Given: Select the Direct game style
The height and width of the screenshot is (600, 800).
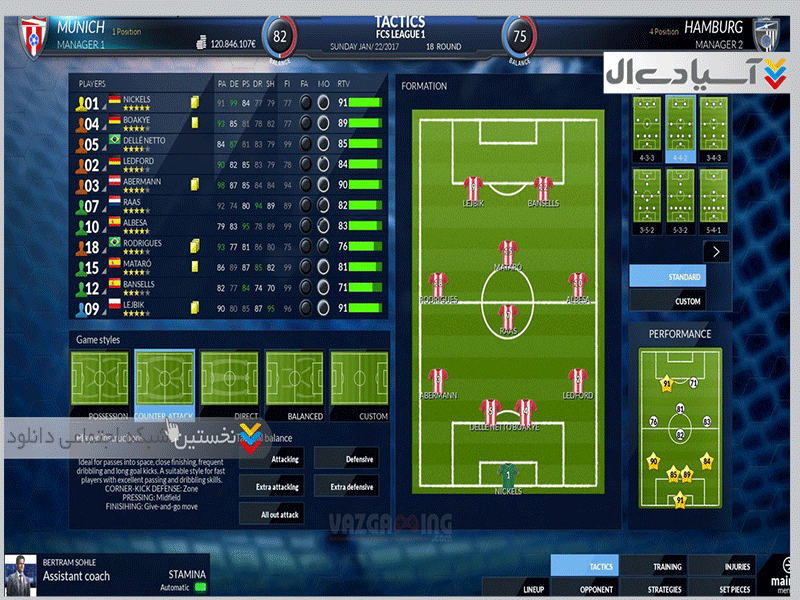Looking at the screenshot, I should pos(229,385).
